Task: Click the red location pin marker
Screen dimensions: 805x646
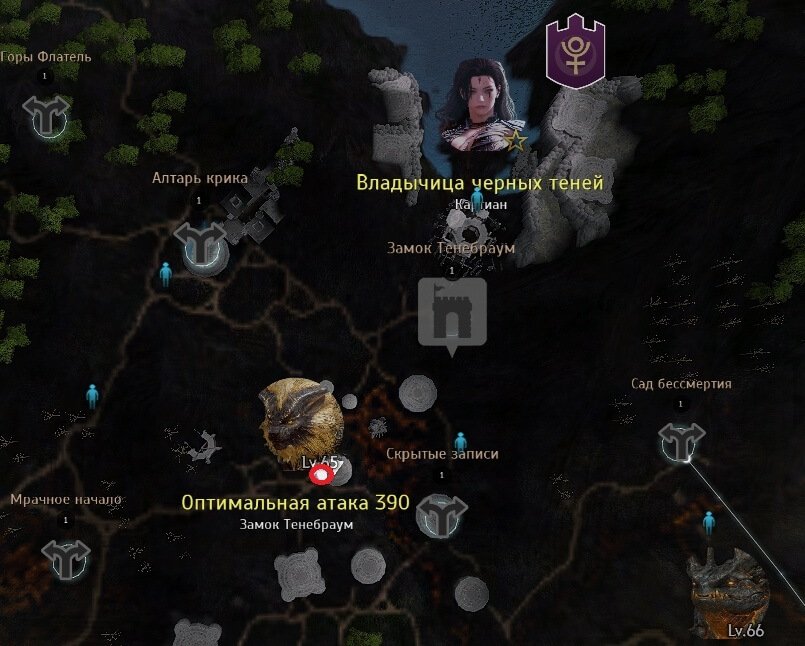Action: coord(322,472)
